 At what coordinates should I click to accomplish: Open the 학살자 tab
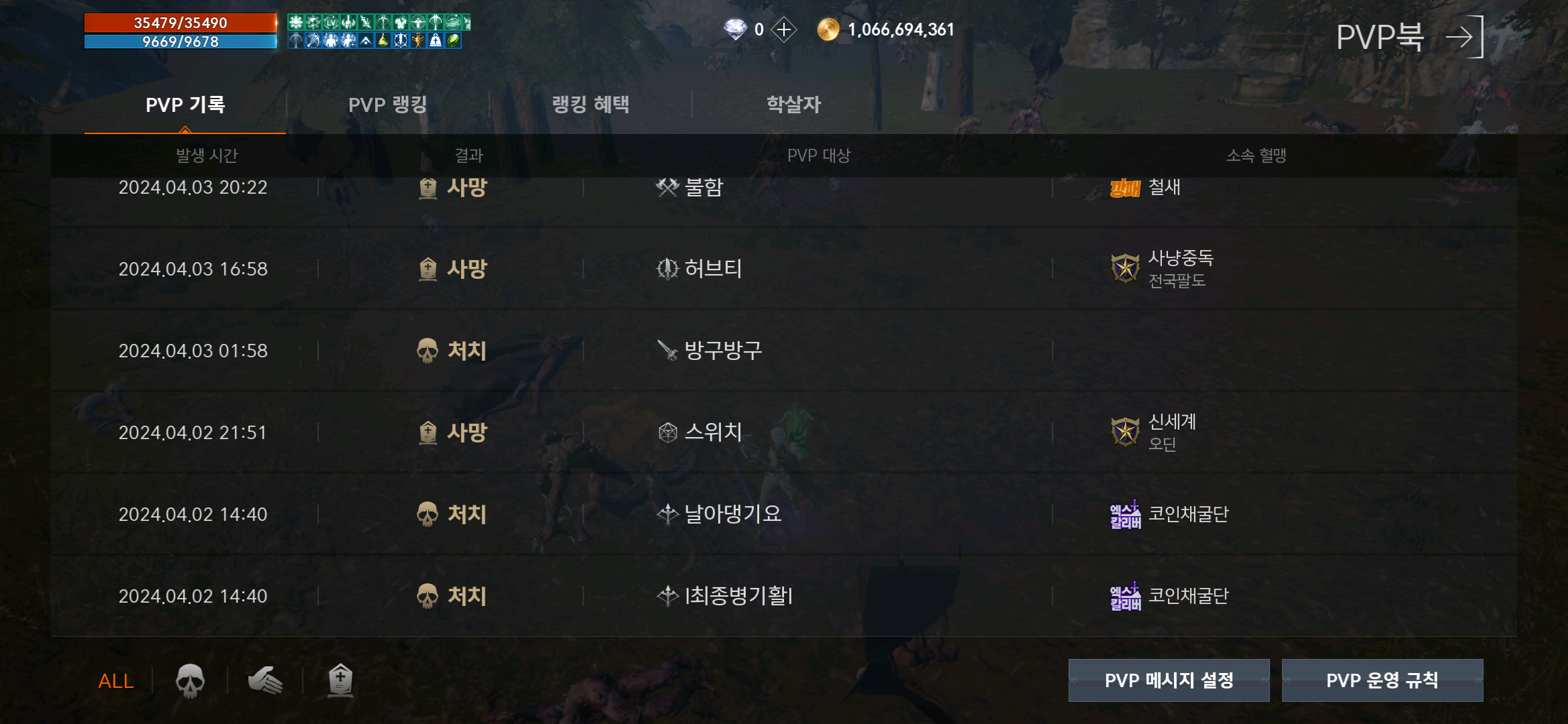click(x=793, y=104)
